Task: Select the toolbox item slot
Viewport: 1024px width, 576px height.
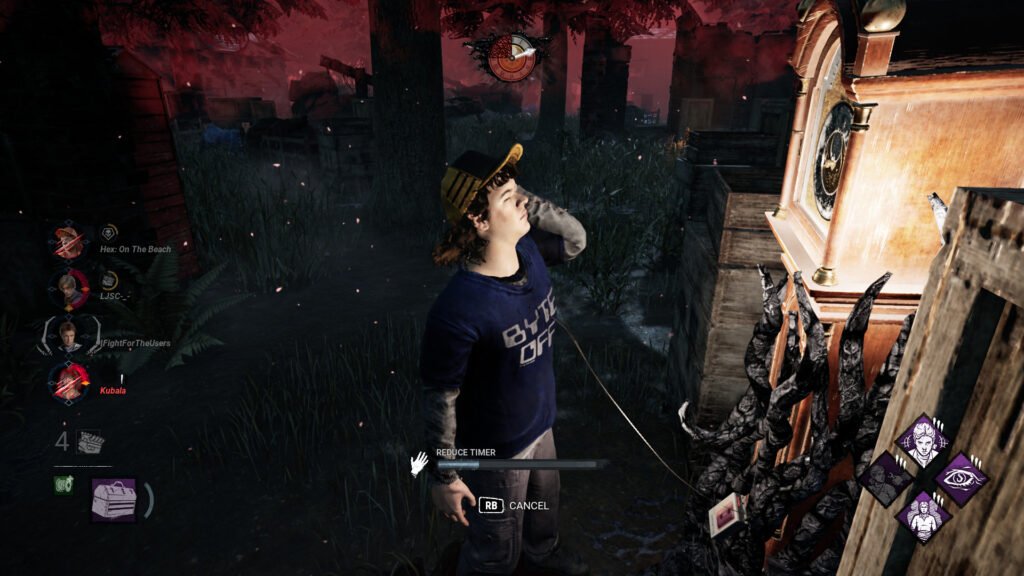Action: pos(114,498)
